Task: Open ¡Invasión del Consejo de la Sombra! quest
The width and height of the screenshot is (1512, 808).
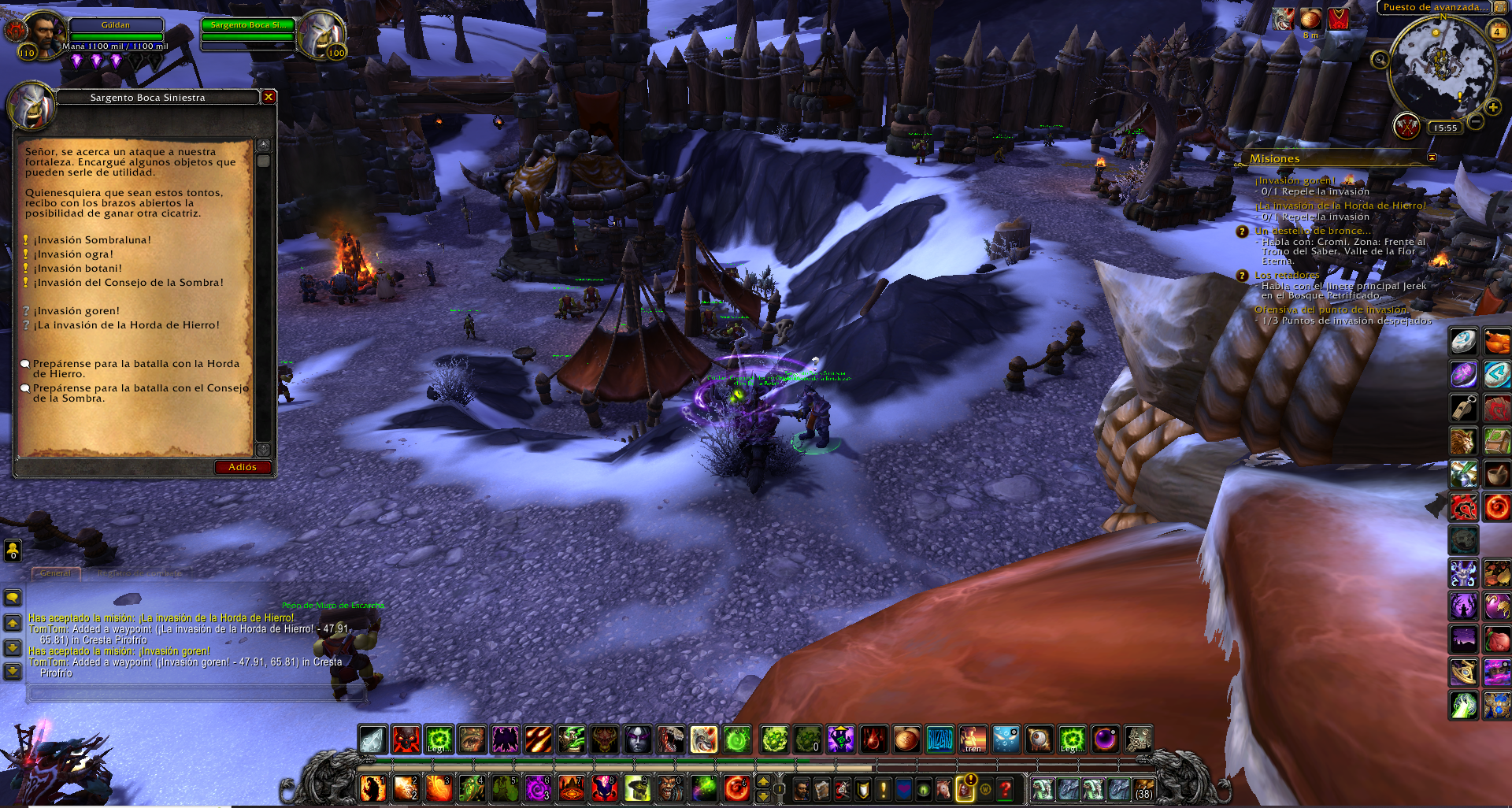Action: 128,283
